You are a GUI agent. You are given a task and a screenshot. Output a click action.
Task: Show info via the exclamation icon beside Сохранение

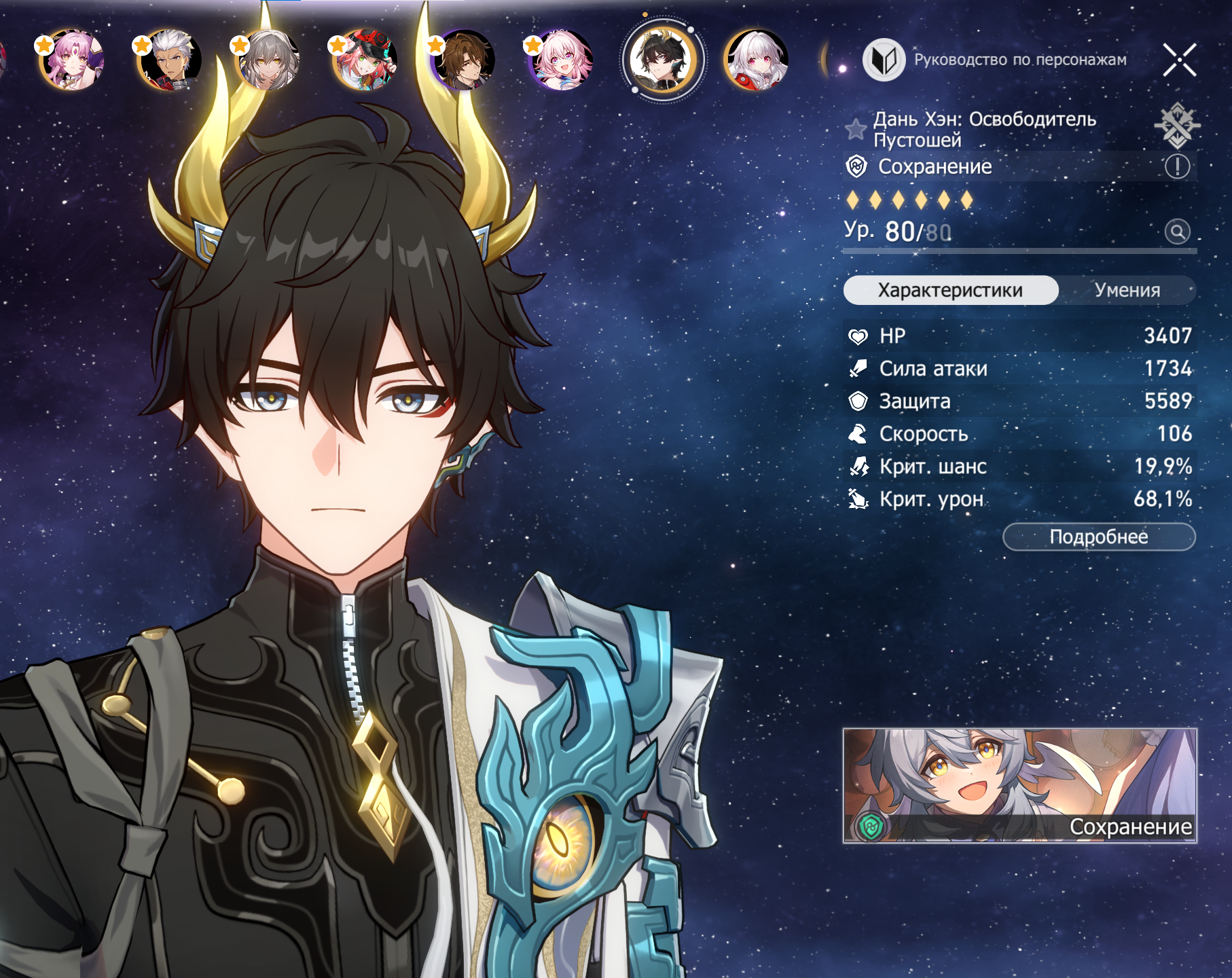[x=1177, y=166]
